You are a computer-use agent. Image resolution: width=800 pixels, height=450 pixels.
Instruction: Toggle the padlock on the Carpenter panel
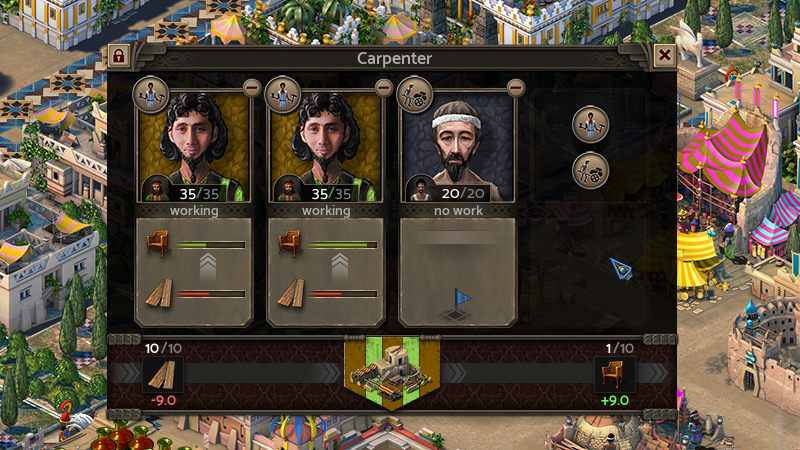[x=119, y=56]
